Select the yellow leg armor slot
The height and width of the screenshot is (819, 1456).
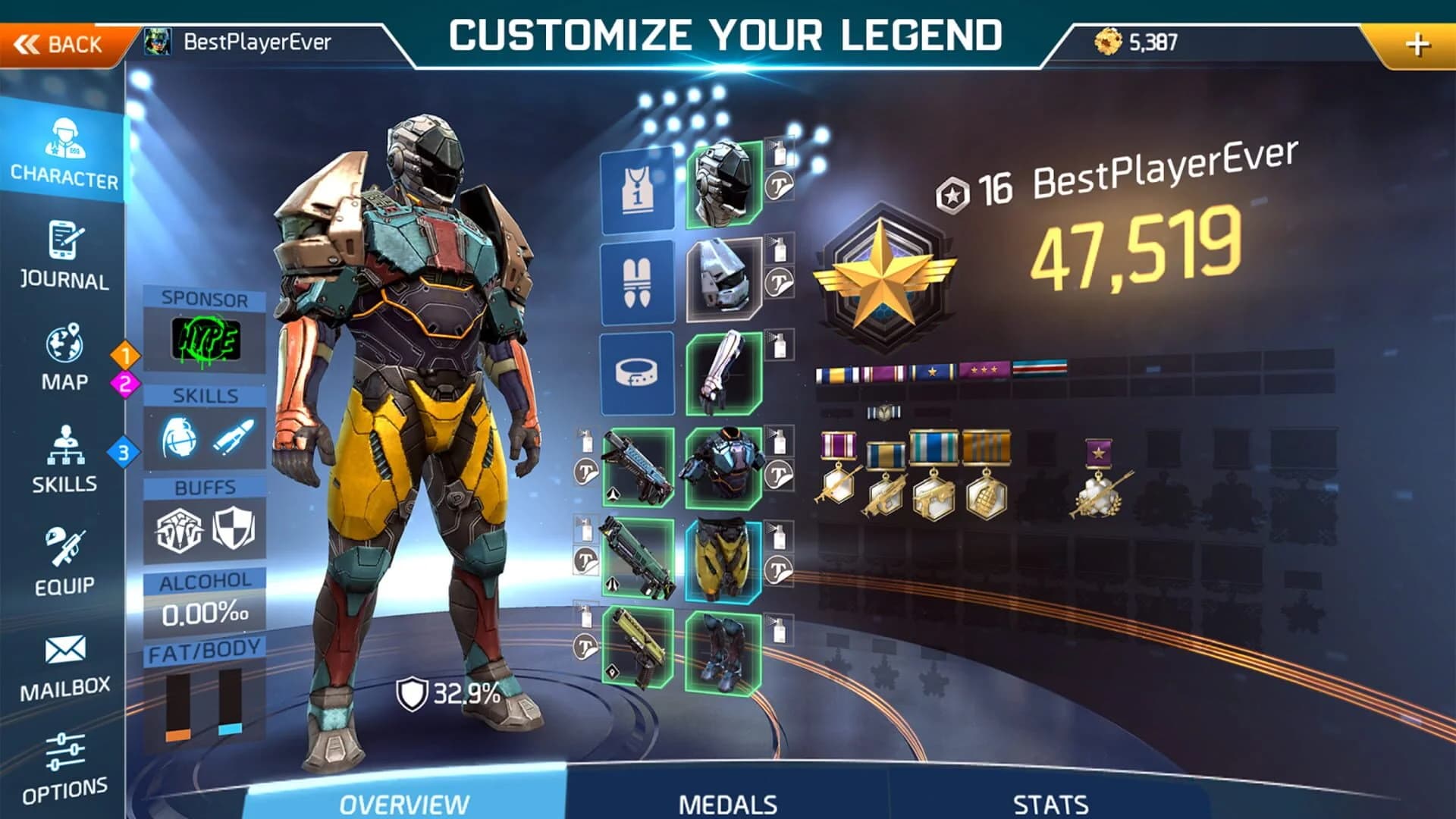coord(720,557)
